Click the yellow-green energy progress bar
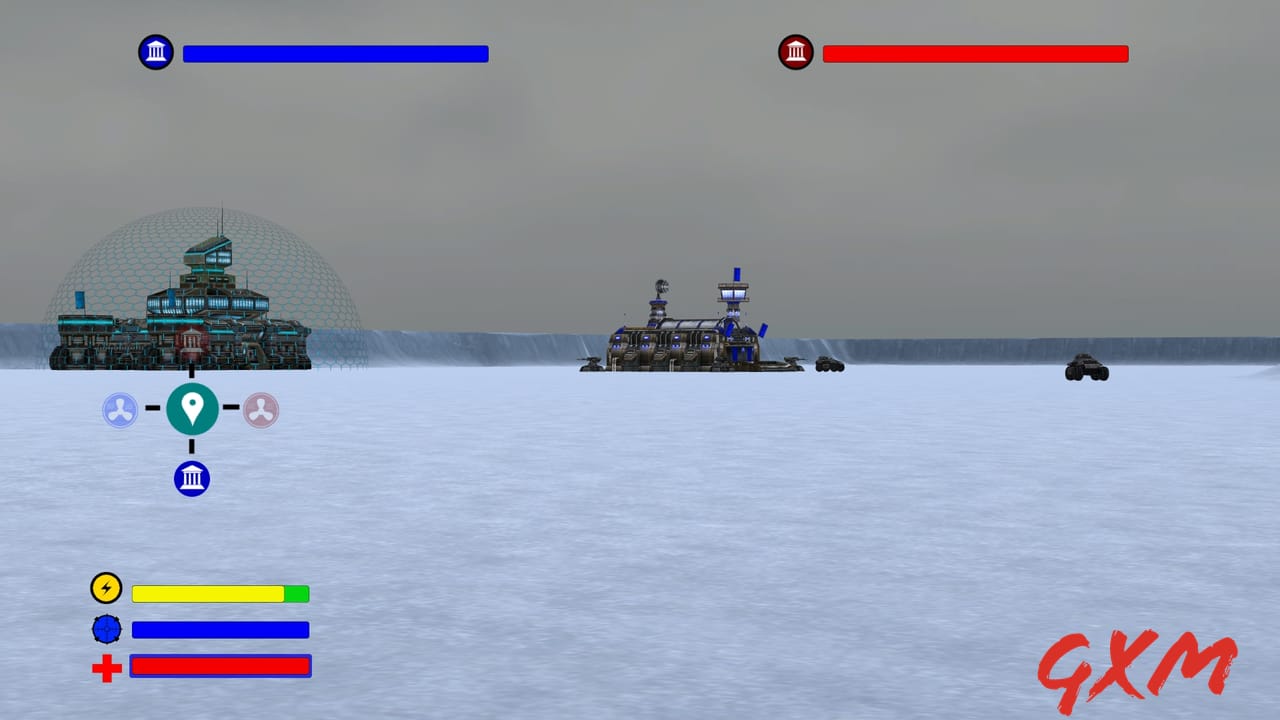The width and height of the screenshot is (1280, 720). coord(220,593)
